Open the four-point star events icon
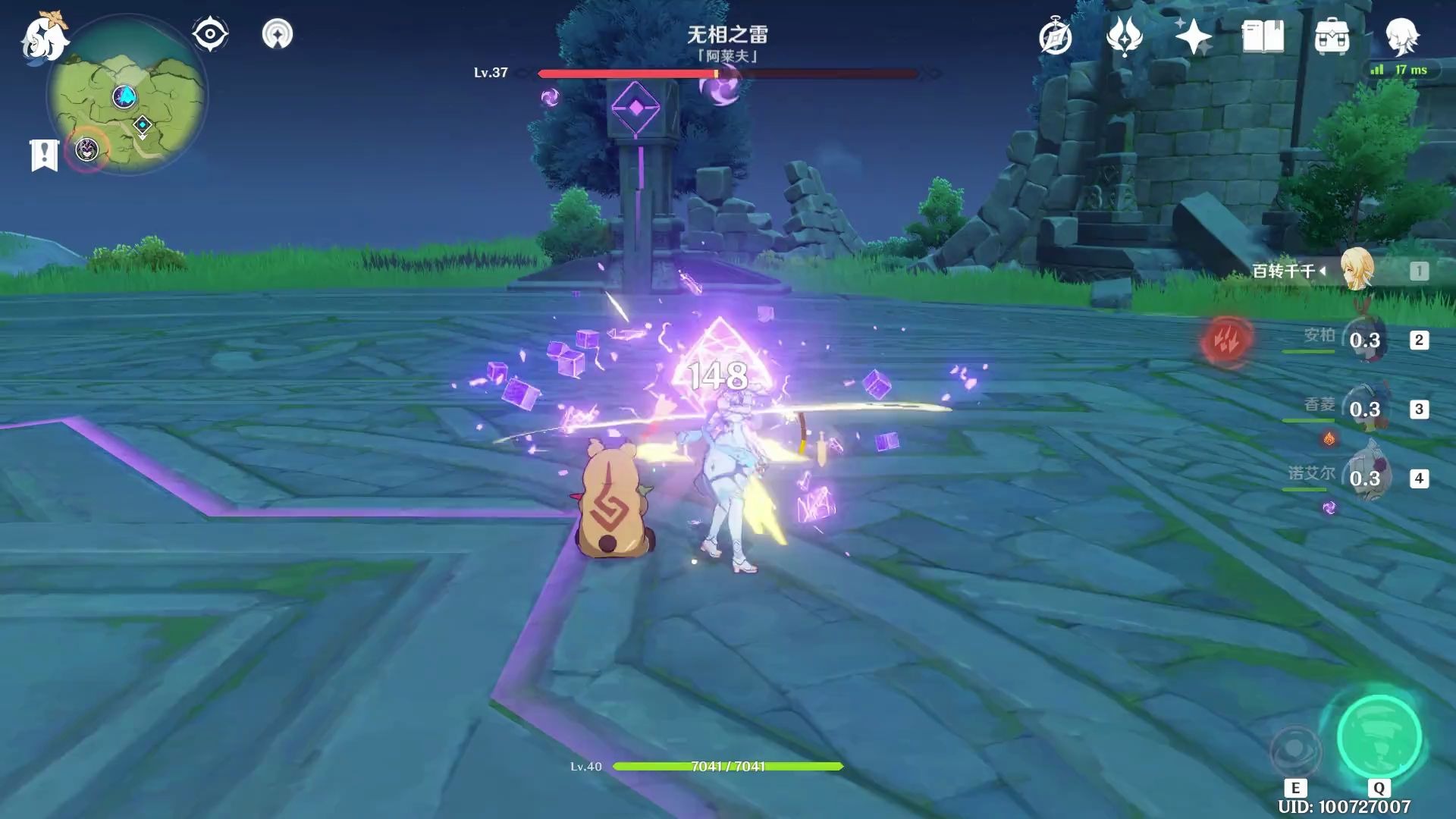This screenshot has width=1456, height=819. click(1193, 36)
